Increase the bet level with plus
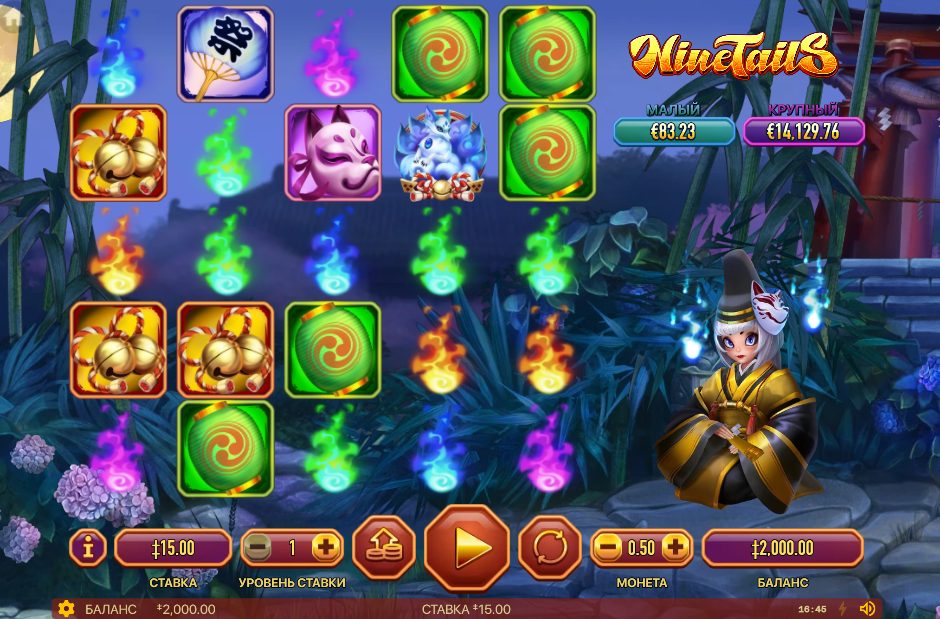 pyautogui.click(x=325, y=547)
